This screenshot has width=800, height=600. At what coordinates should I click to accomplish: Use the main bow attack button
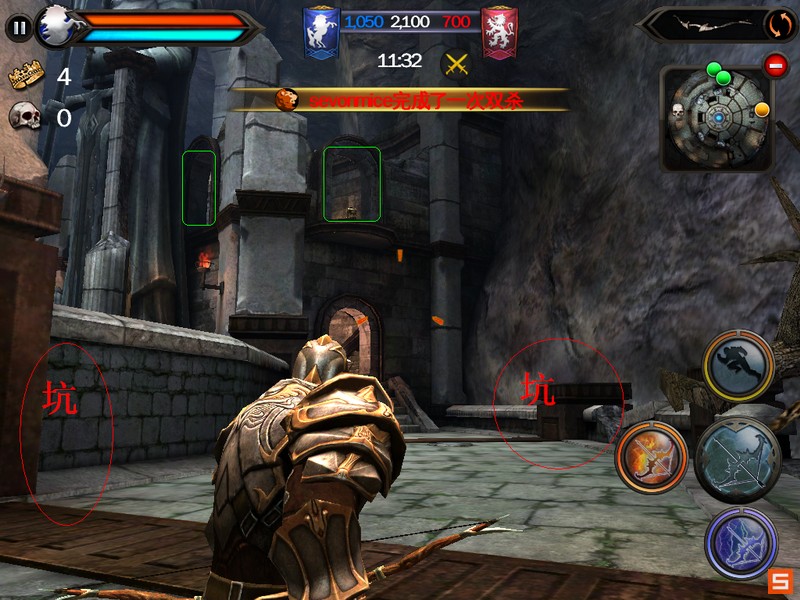click(737, 460)
